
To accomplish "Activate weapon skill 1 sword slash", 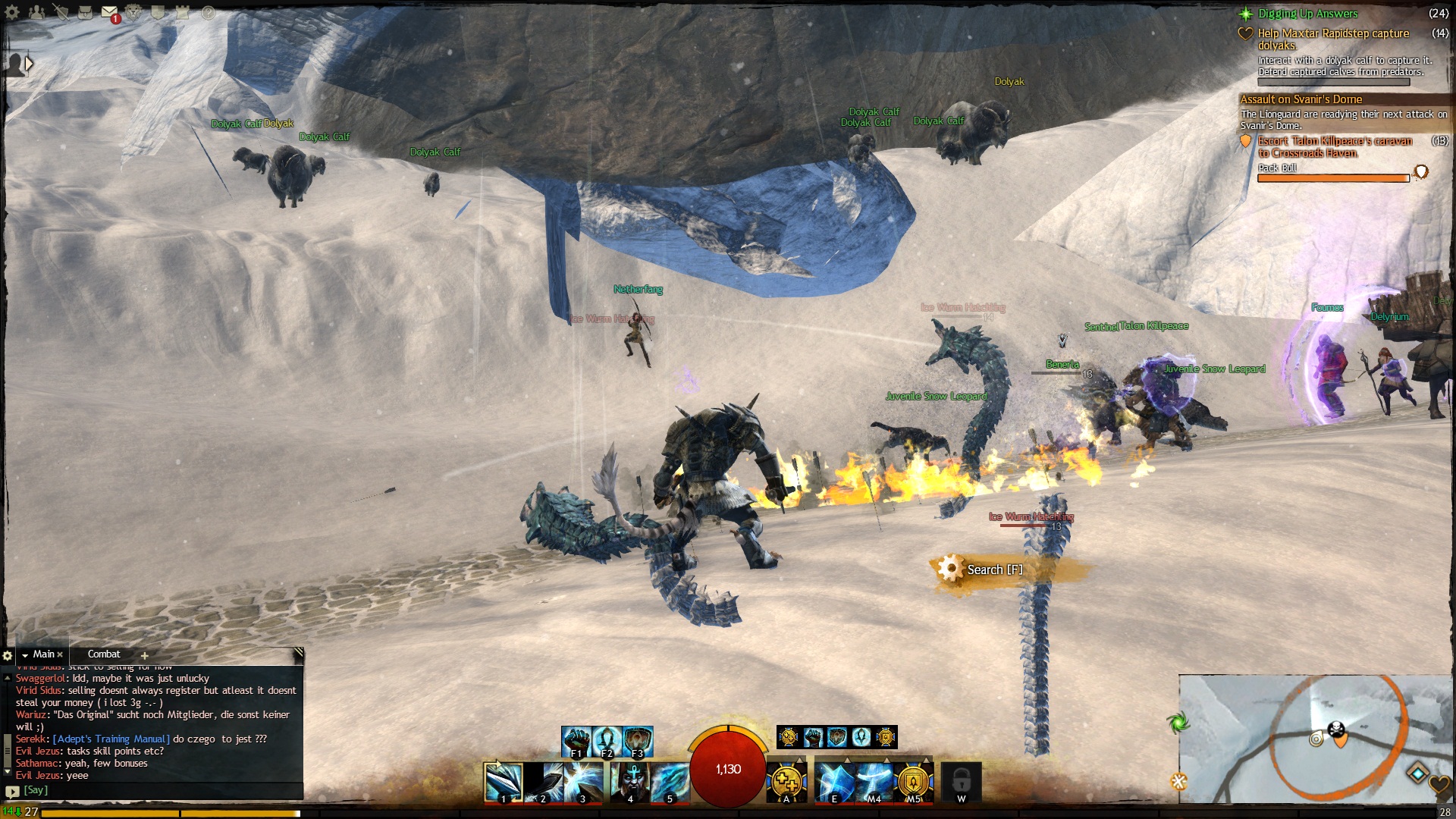I will (504, 782).
